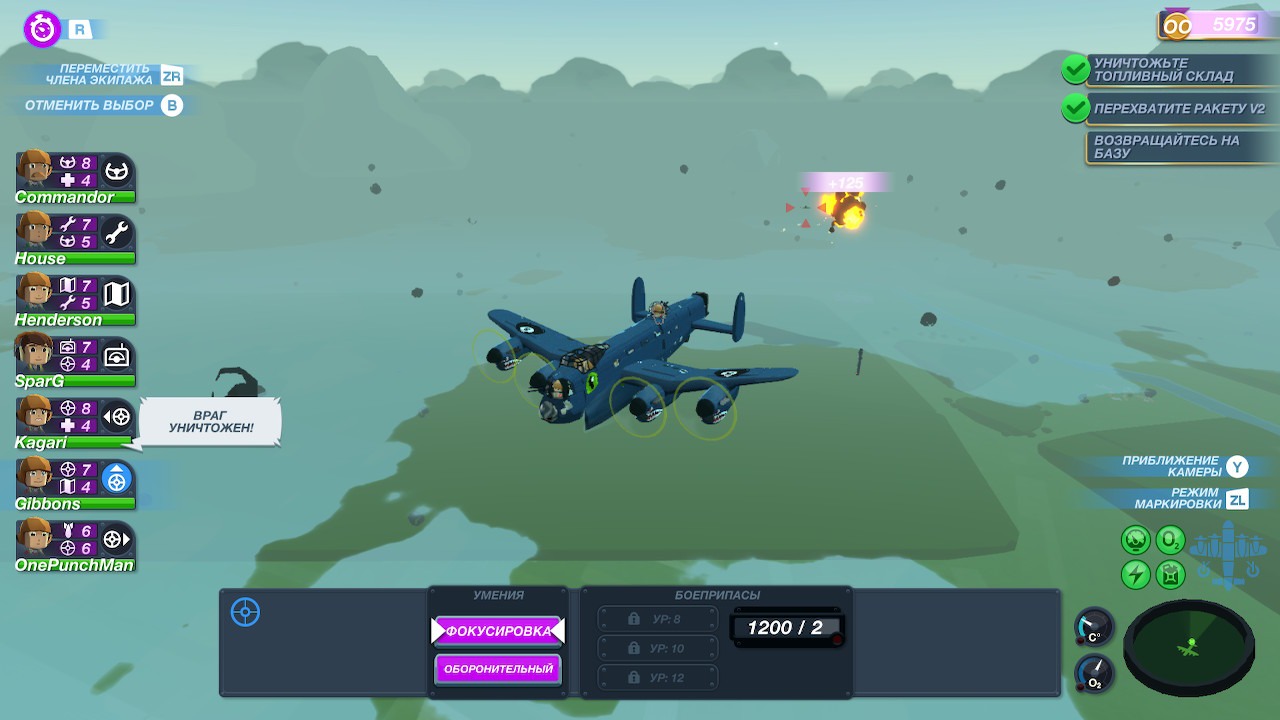Choose crew member OnePunchMan
Image resolution: width=1280 pixels, height=720 pixels.
(75, 543)
